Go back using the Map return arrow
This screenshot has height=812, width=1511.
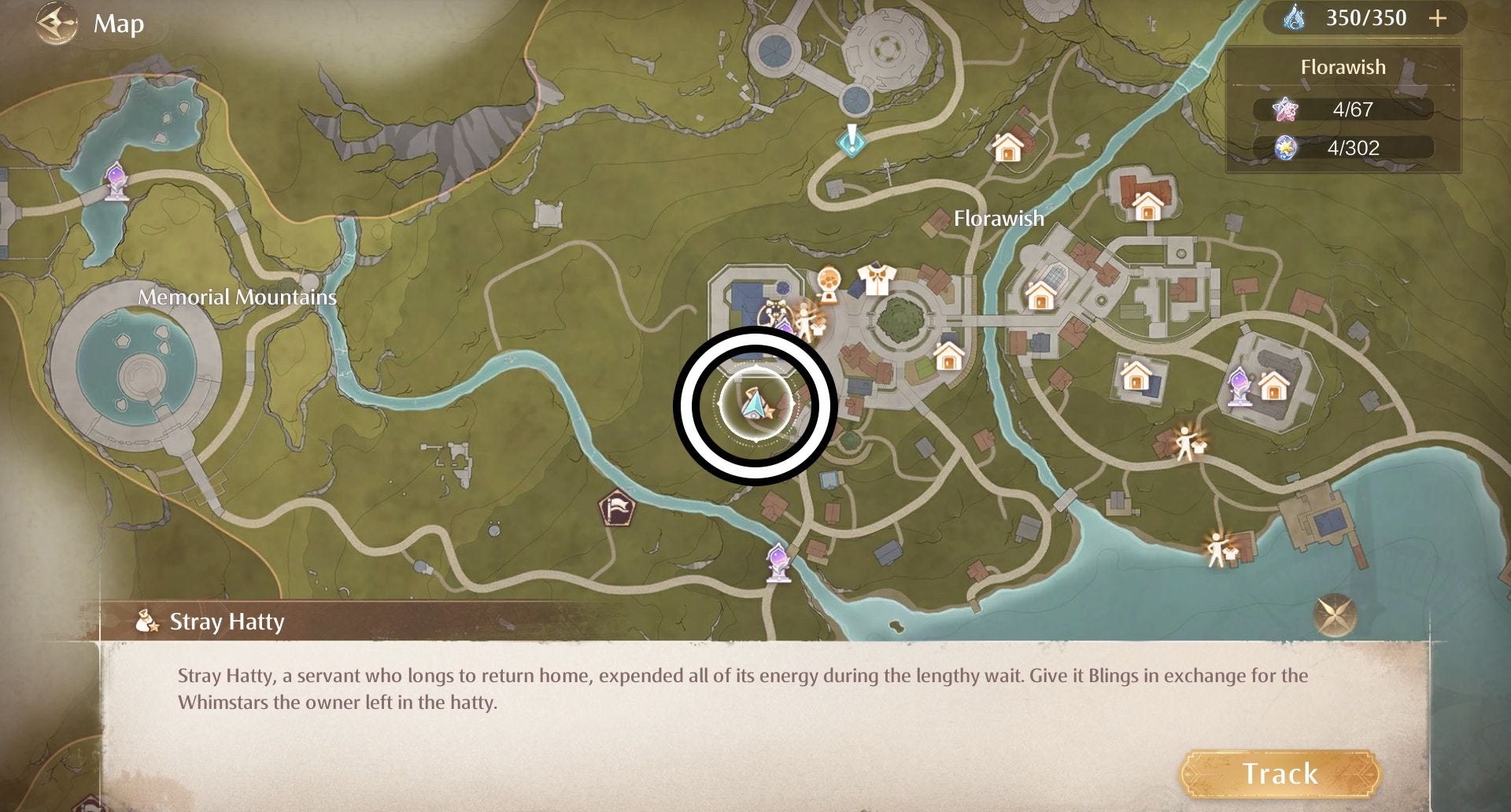click(57, 24)
